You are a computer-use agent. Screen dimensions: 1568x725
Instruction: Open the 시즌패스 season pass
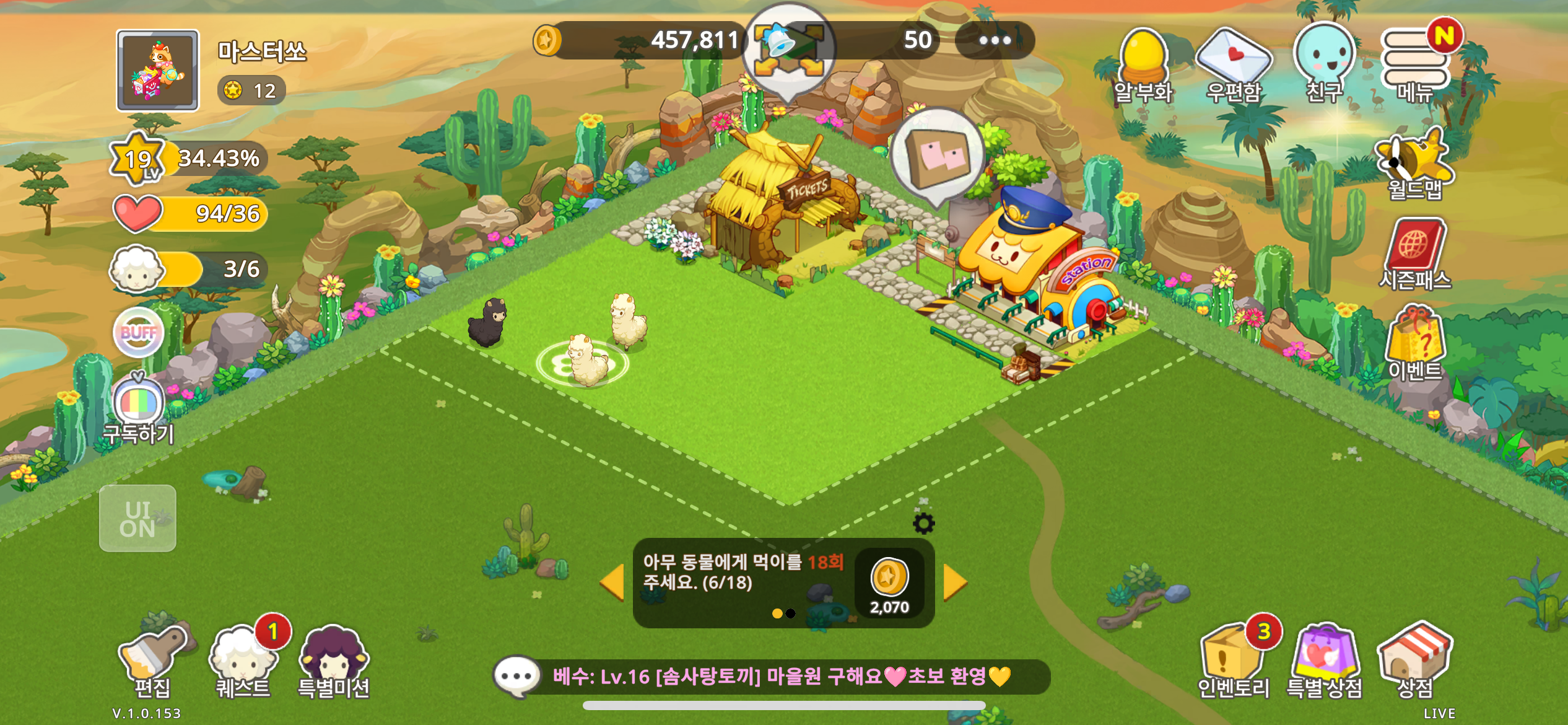[x=1414, y=253]
